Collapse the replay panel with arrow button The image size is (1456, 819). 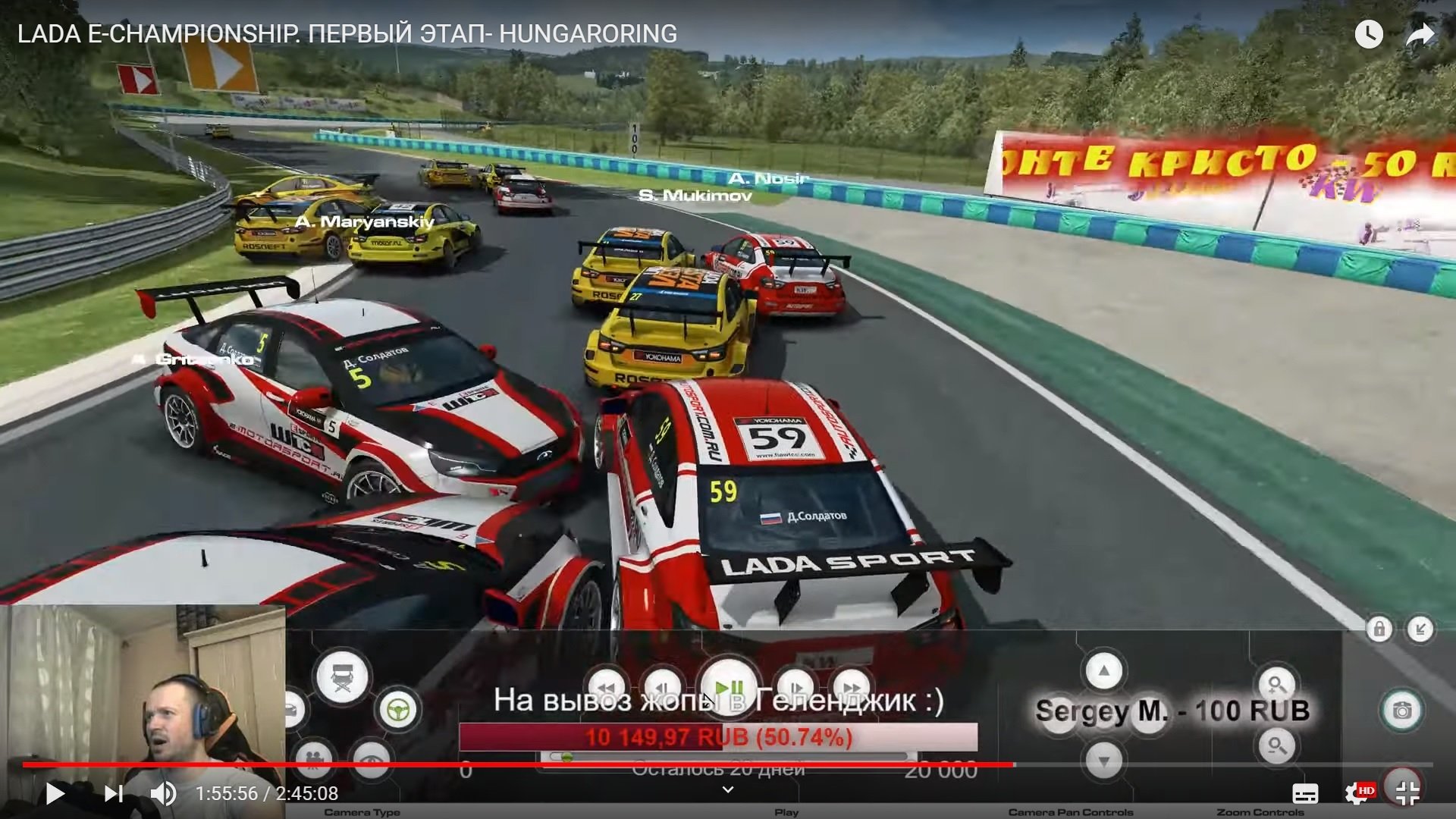[1420, 629]
